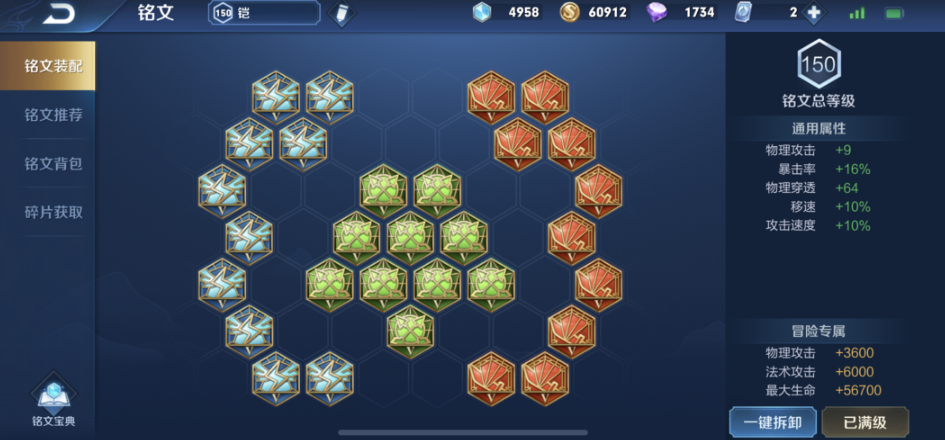Open the 铭文推荐 tab
Image resolution: width=945 pixels, height=440 pixels.
53,115
